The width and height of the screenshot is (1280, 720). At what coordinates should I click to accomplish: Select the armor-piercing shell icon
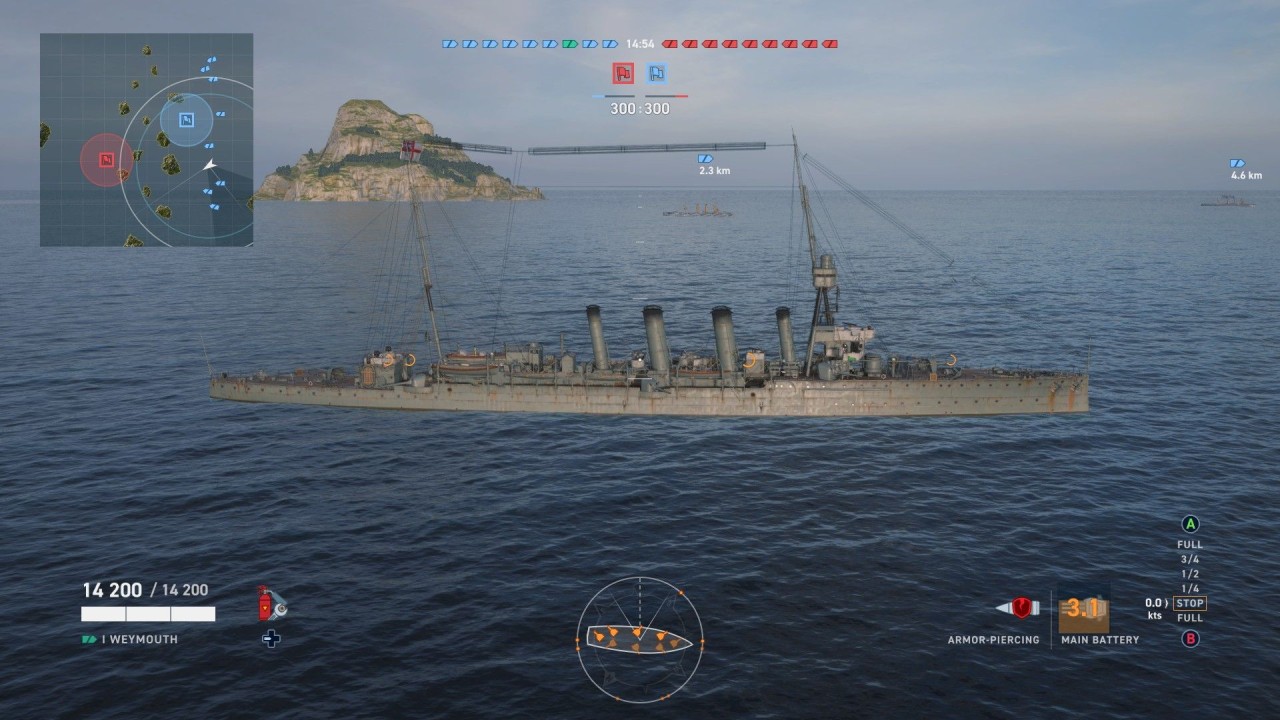coord(1018,608)
